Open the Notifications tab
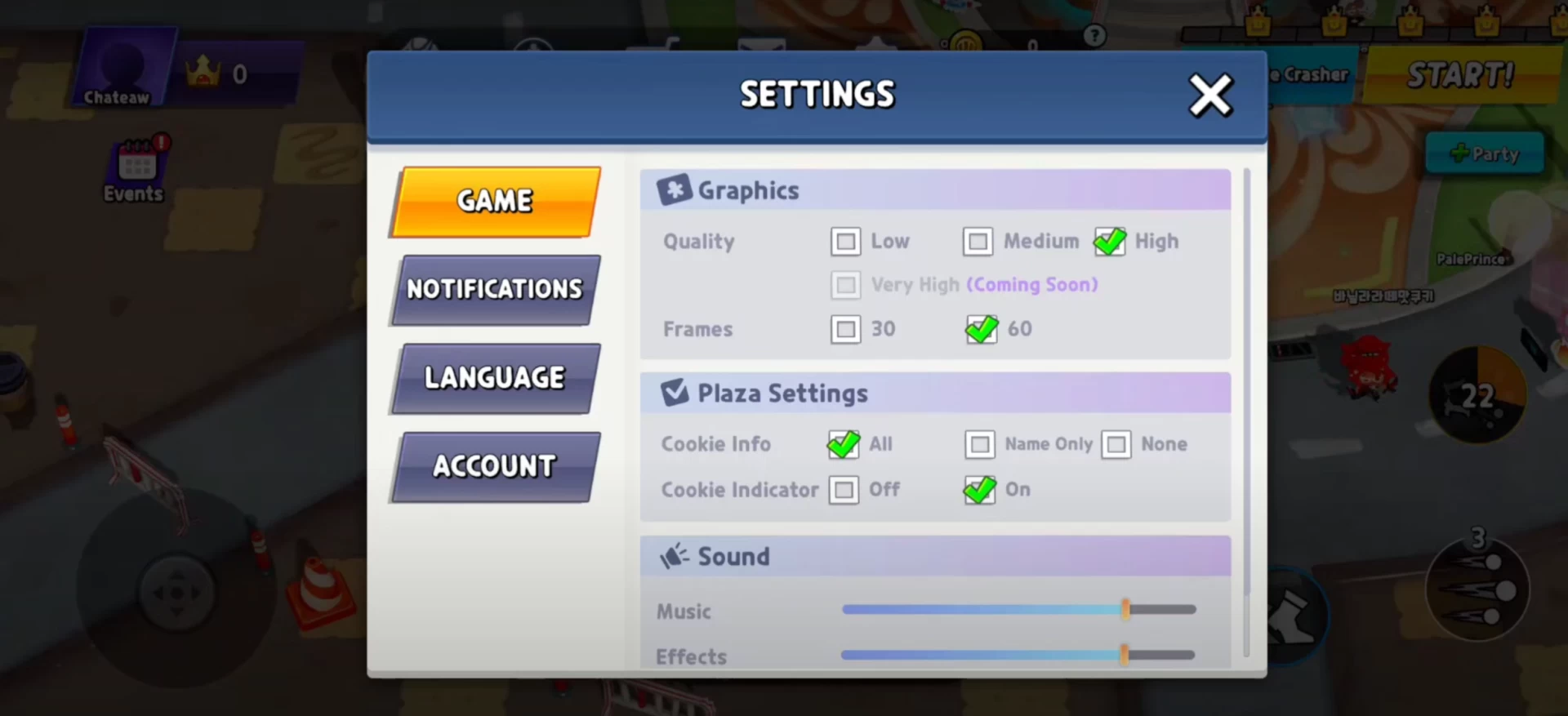The width and height of the screenshot is (1568, 716). pos(496,290)
